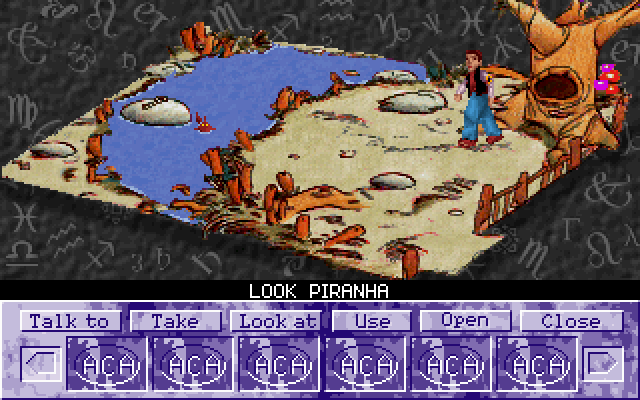Select the Talk to verb

tap(70, 321)
